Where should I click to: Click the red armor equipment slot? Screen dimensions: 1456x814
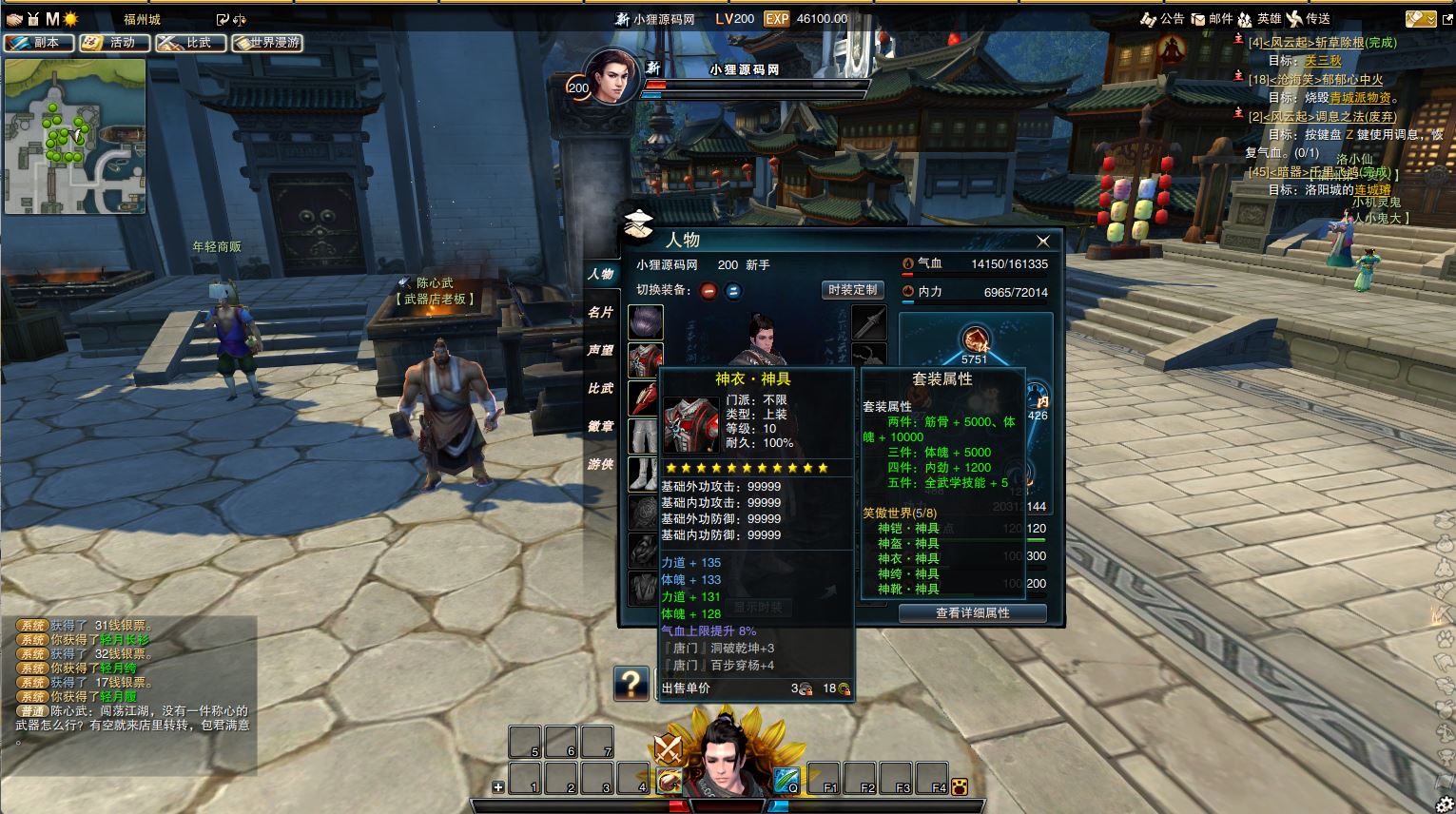coord(645,359)
